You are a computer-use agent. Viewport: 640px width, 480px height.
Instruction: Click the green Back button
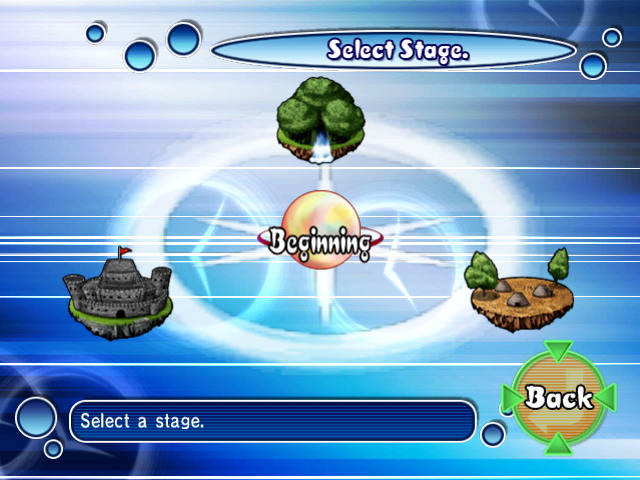coord(558,396)
